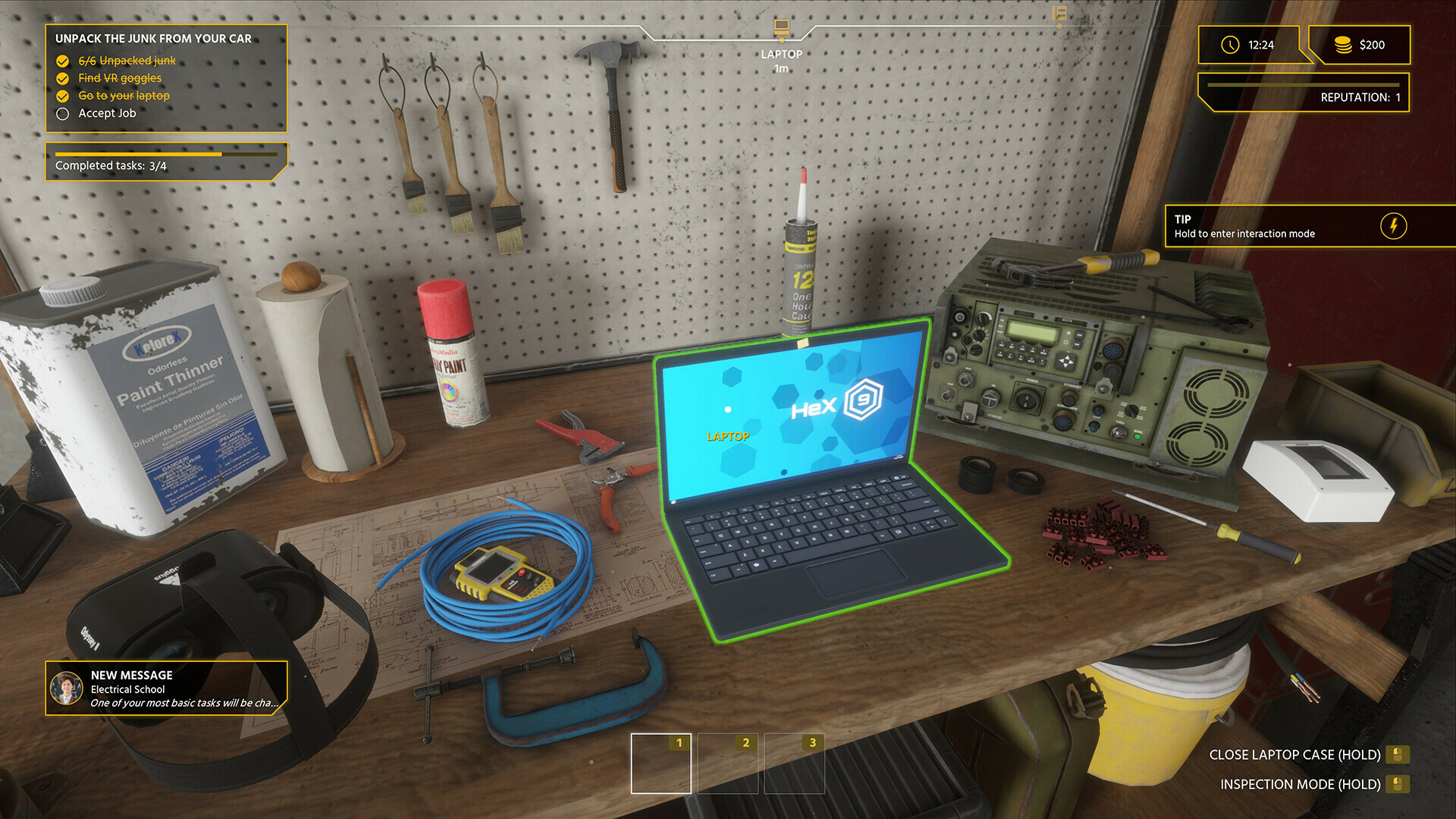Click the Electrical School sender avatar
This screenshot has height=819, width=1456.
[x=67, y=688]
